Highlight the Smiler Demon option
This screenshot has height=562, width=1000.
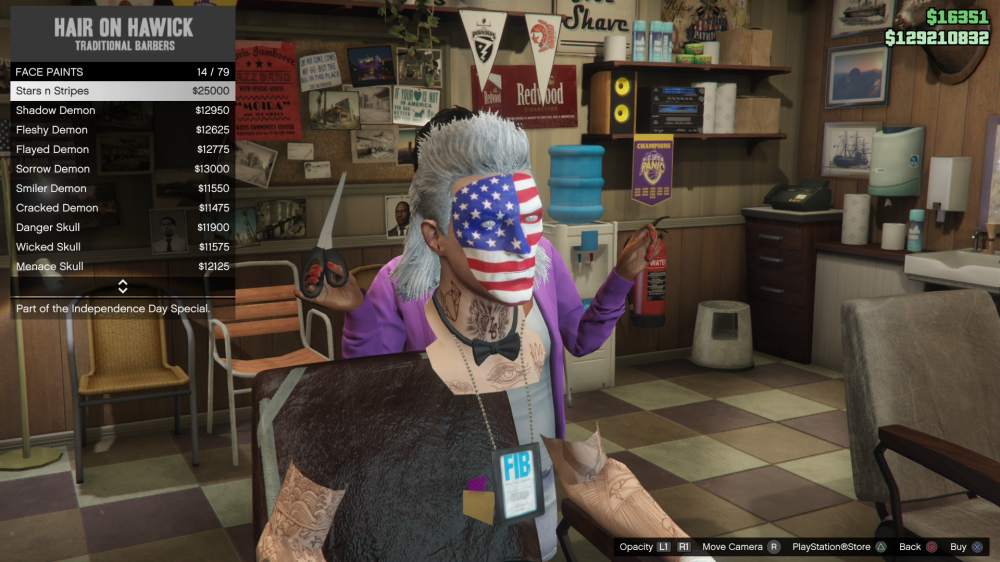[x=122, y=188]
